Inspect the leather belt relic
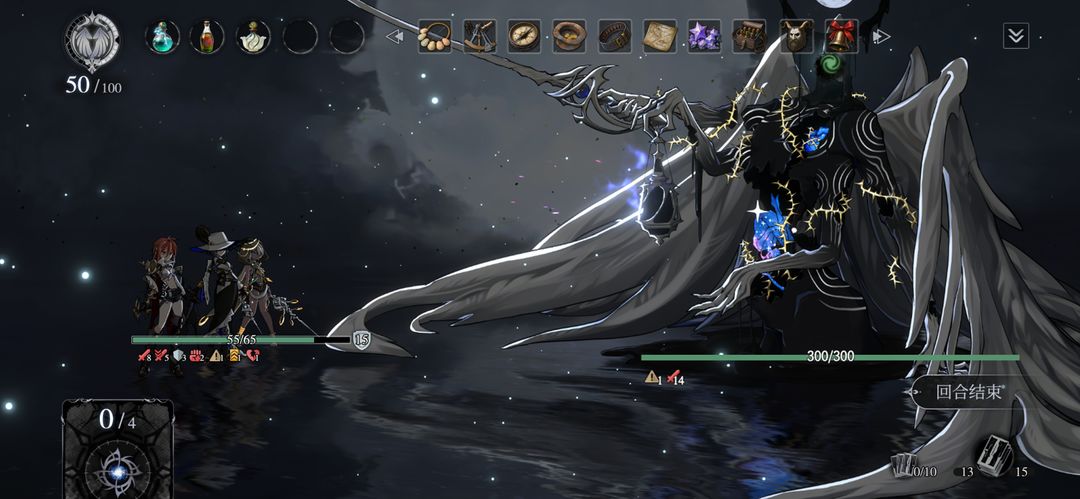1080x499 pixels. (615, 37)
